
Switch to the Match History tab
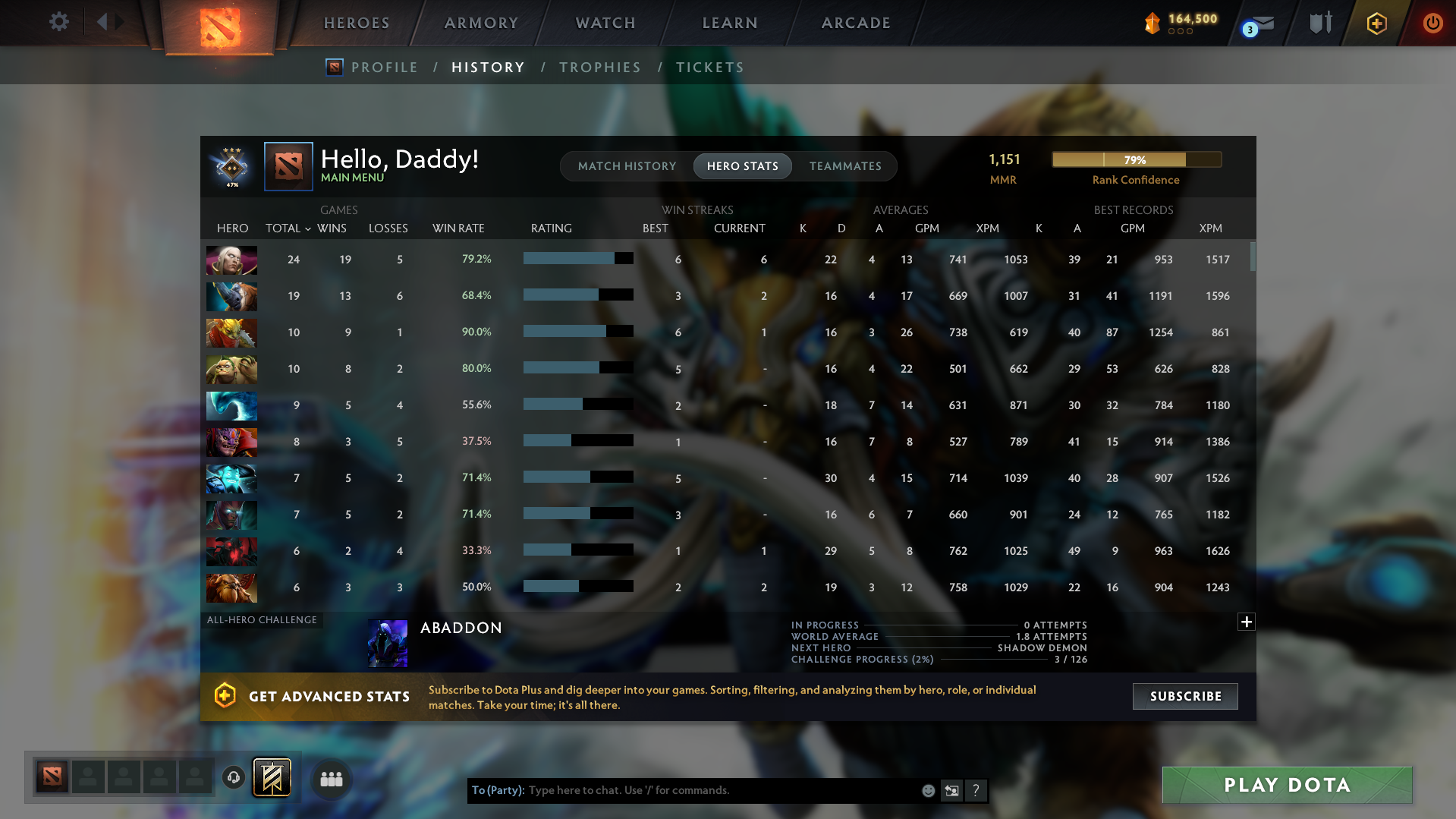tap(627, 166)
